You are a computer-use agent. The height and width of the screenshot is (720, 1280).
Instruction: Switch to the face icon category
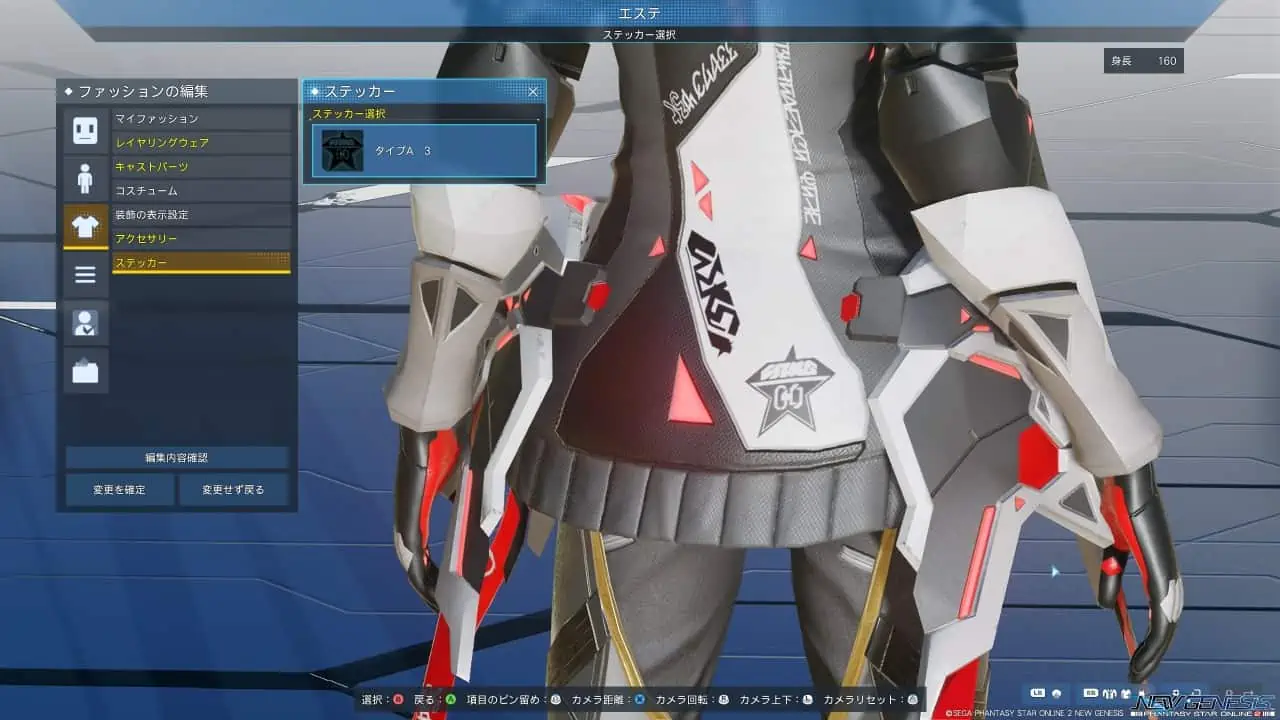pos(85,130)
